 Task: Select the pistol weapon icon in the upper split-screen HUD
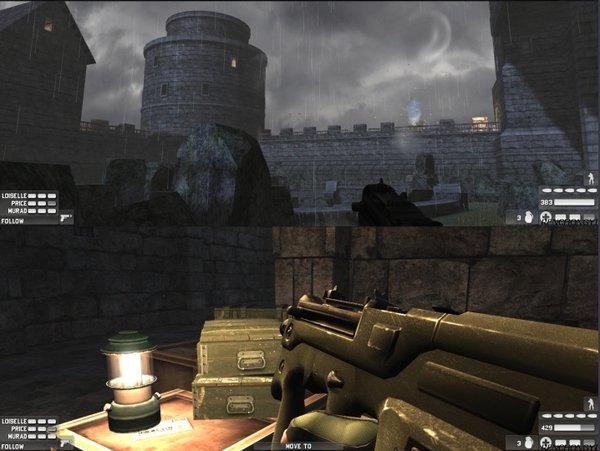[x=66, y=216]
